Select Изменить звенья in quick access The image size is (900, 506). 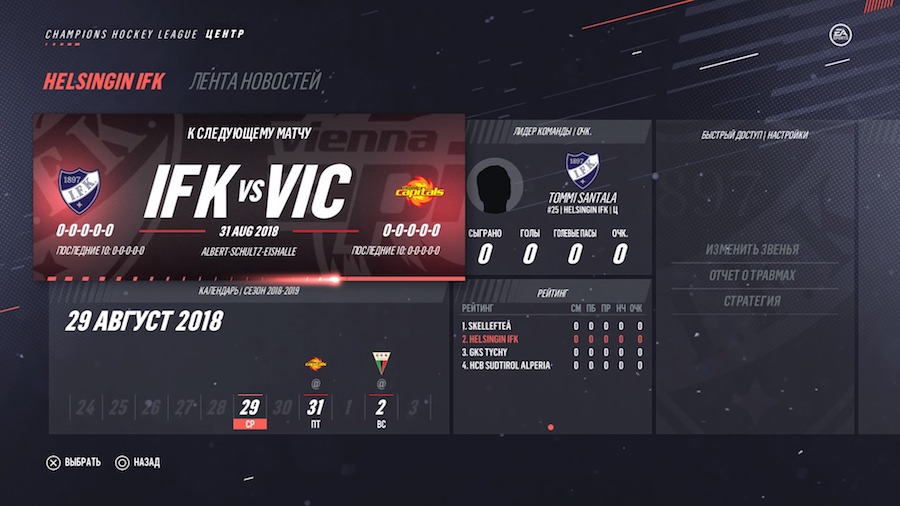coord(752,249)
